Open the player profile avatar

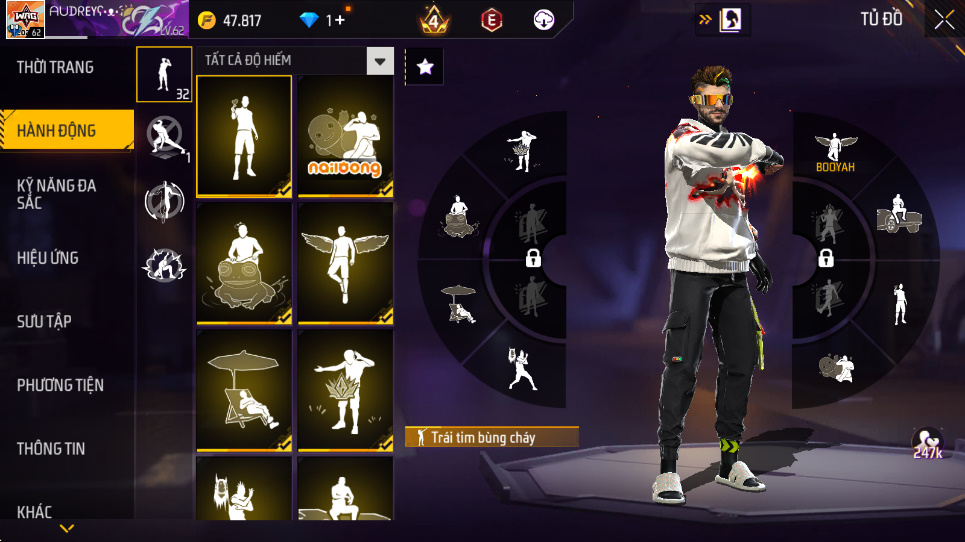coord(24,20)
